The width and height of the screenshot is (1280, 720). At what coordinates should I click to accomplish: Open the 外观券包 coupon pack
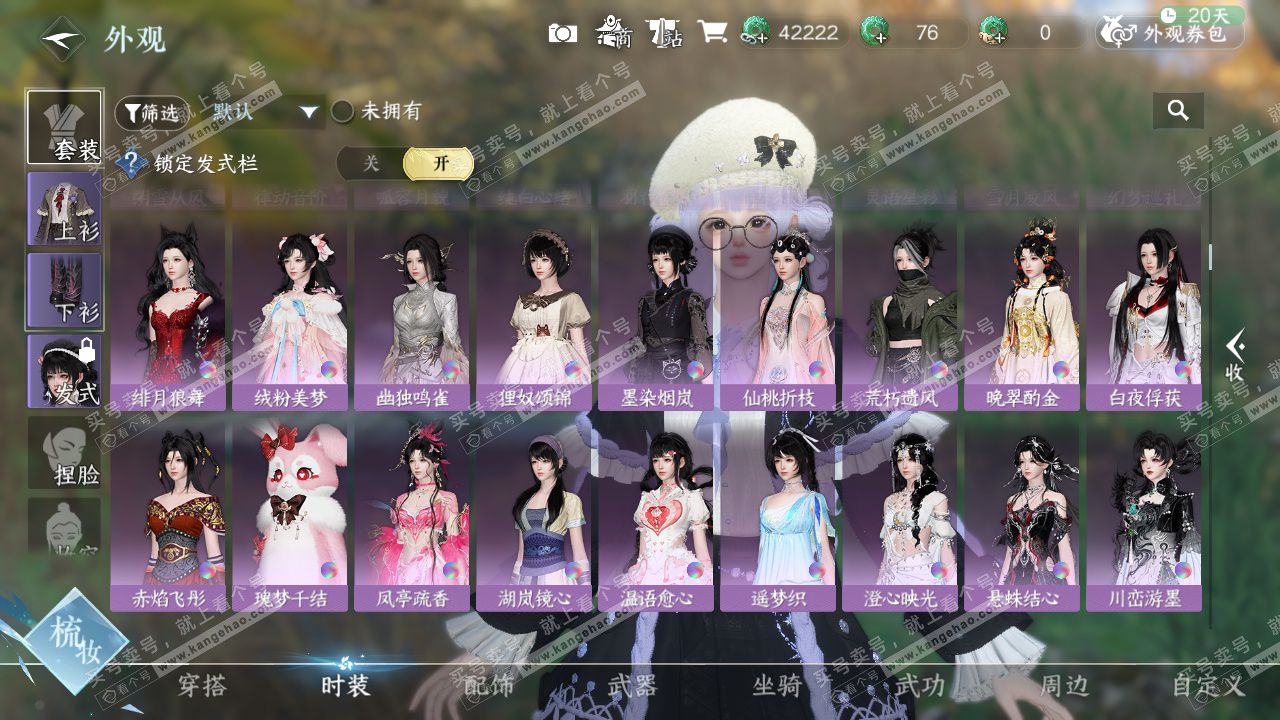1171,33
